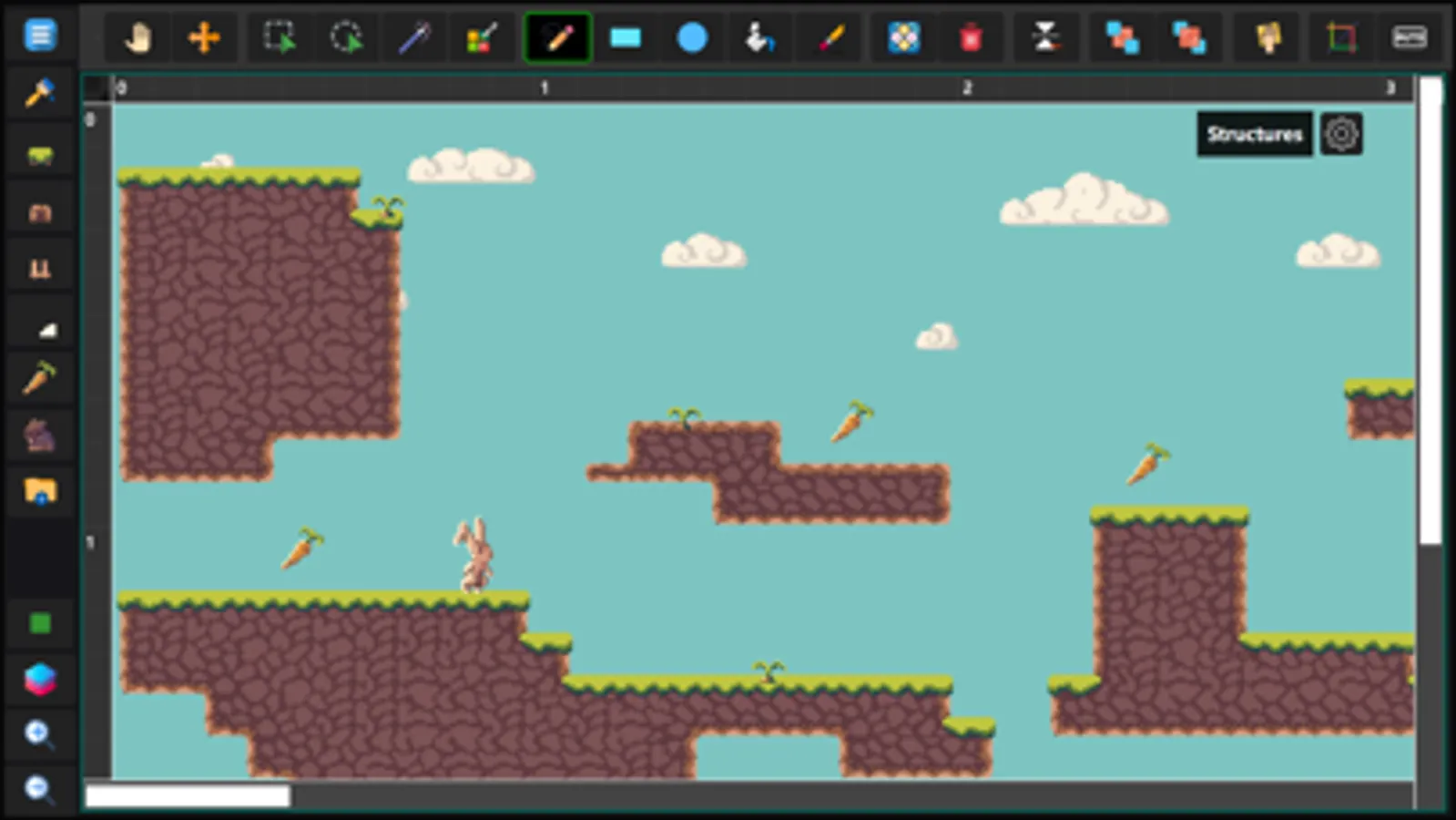Select the ellipse shape tool
The height and width of the screenshot is (820, 1456).
click(693, 37)
